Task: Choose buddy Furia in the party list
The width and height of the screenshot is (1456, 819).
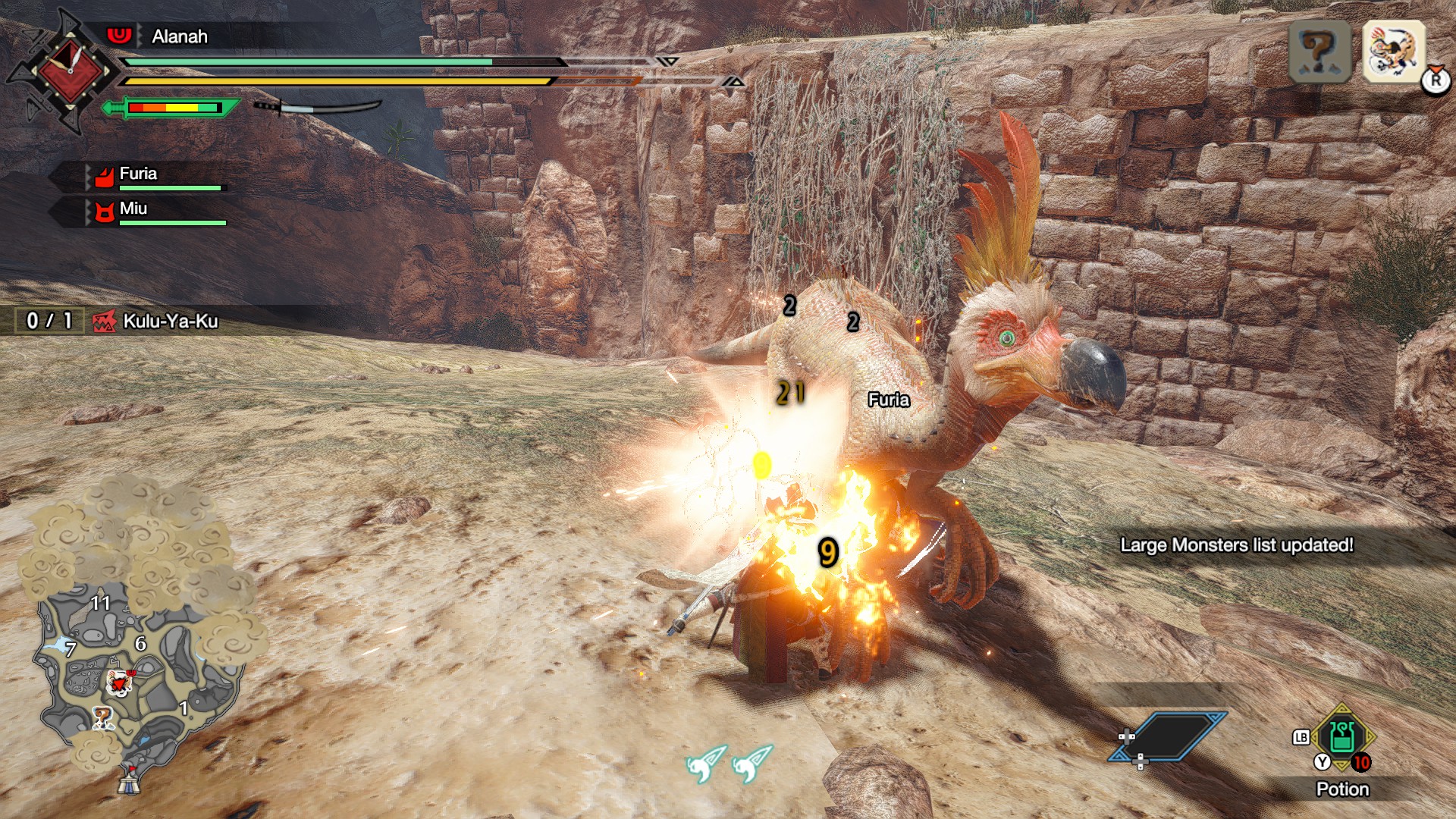Action: (x=138, y=175)
